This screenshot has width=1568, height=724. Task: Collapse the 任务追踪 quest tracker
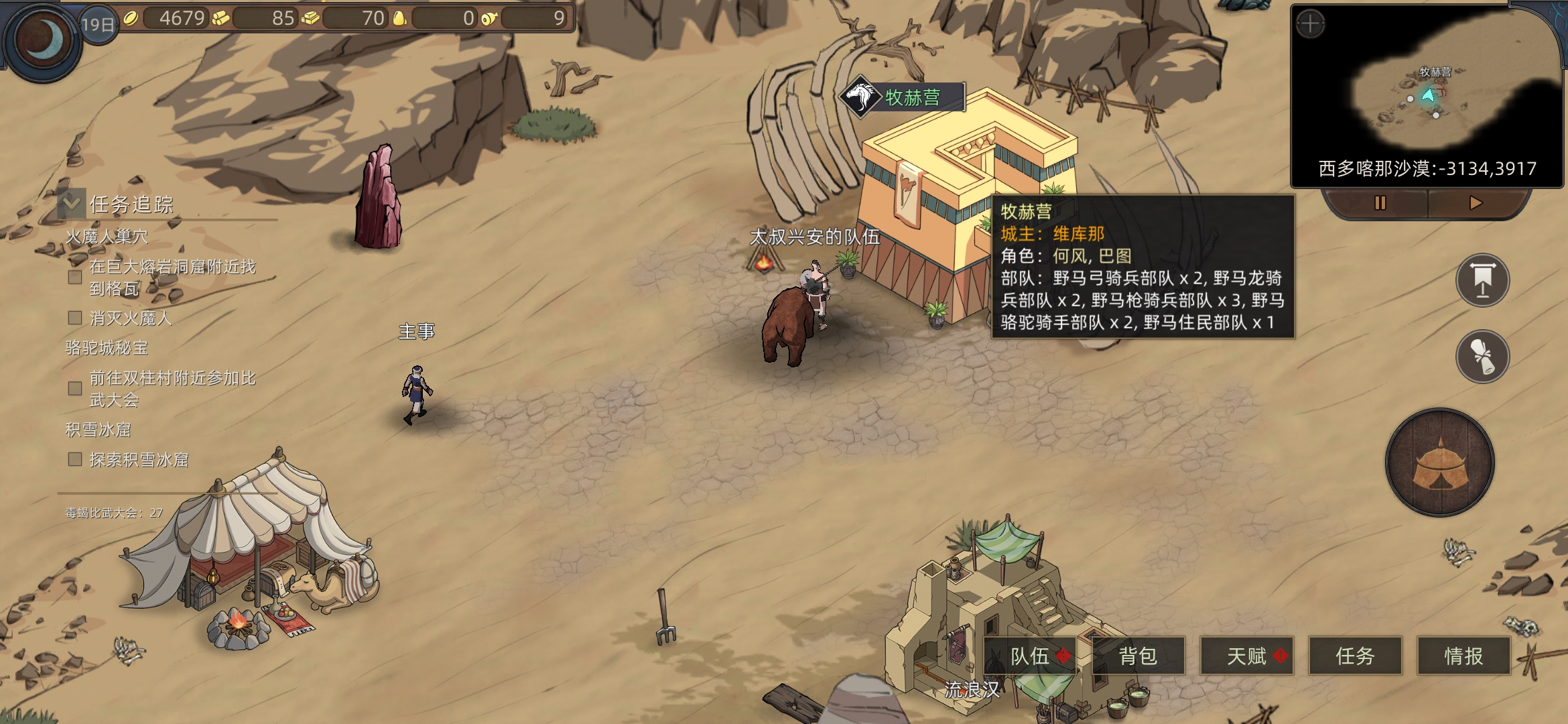click(x=72, y=202)
